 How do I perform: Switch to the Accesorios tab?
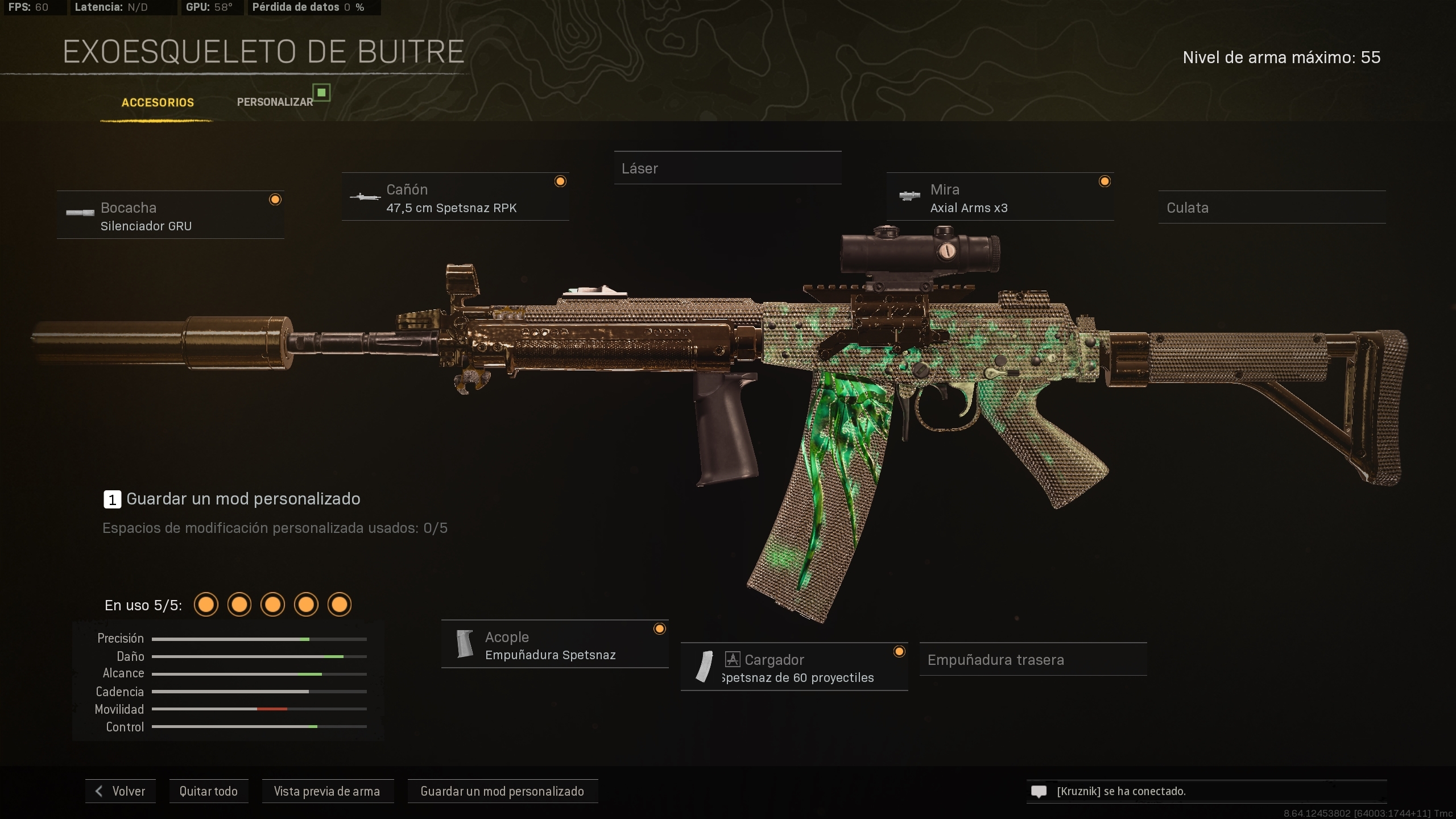(157, 102)
